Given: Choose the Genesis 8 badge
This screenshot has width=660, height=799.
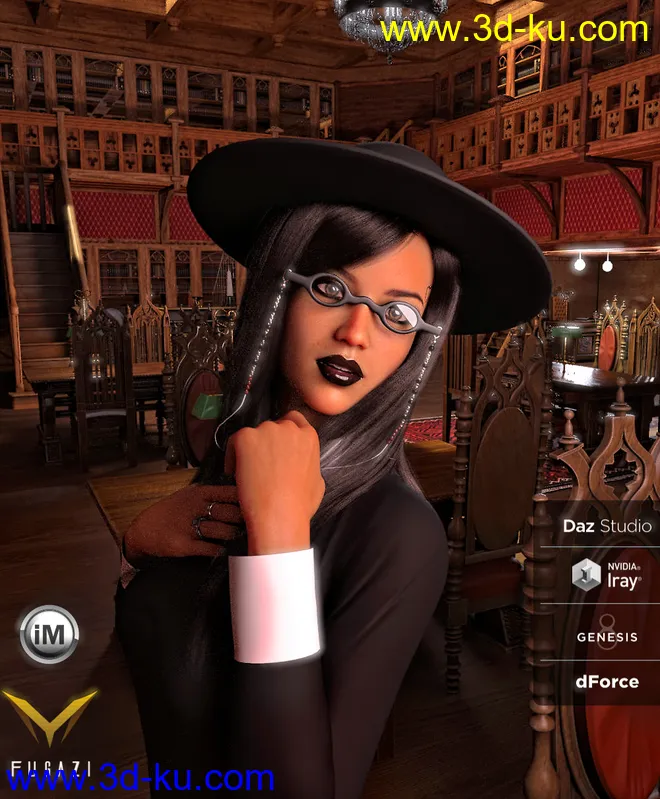Looking at the screenshot, I should click(x=606, y=634).
